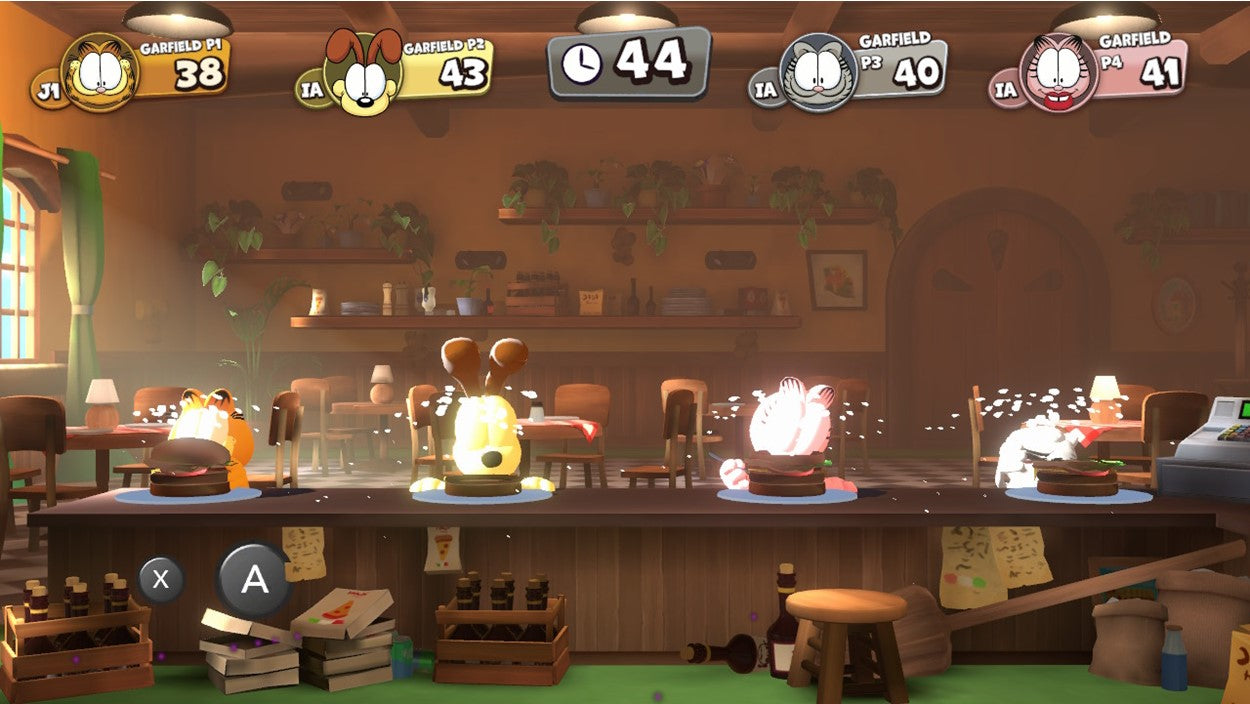Image resolution: width=1250 pixels, height=704 pixels.
Task: Choose Nermal's P3 player portrait
Action: coord(818,72)
